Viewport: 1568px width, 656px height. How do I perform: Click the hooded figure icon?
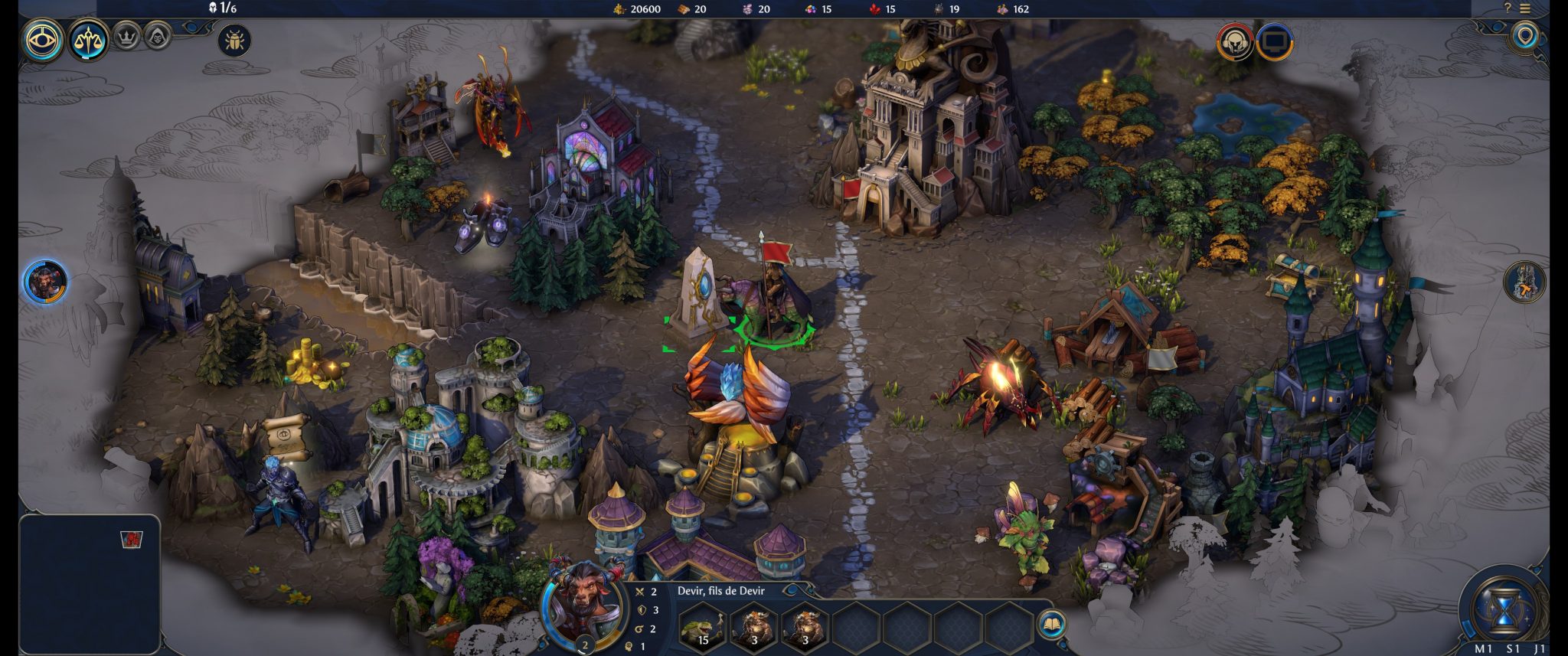coord(157,35)
